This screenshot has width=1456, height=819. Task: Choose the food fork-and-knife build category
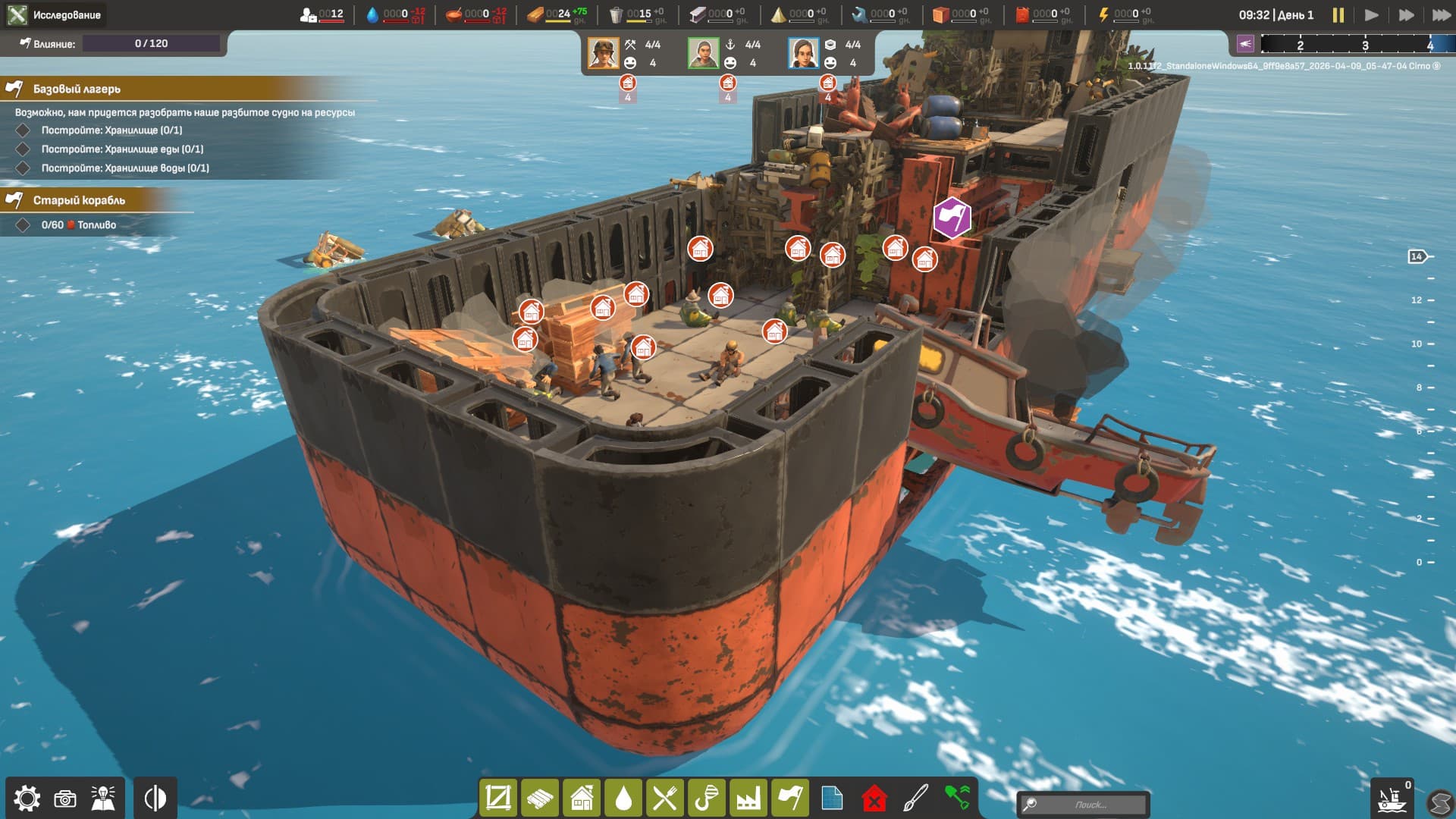665,799
